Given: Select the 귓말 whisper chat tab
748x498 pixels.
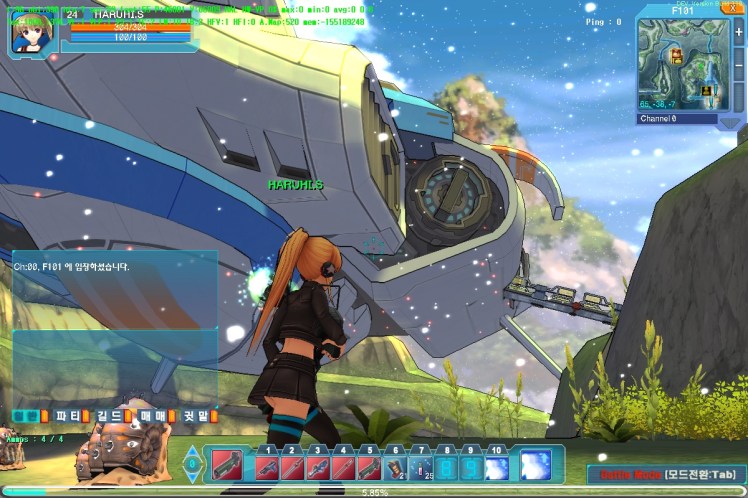Looking at the screenshot, I should pyautogui.click(x=197, y=416).
